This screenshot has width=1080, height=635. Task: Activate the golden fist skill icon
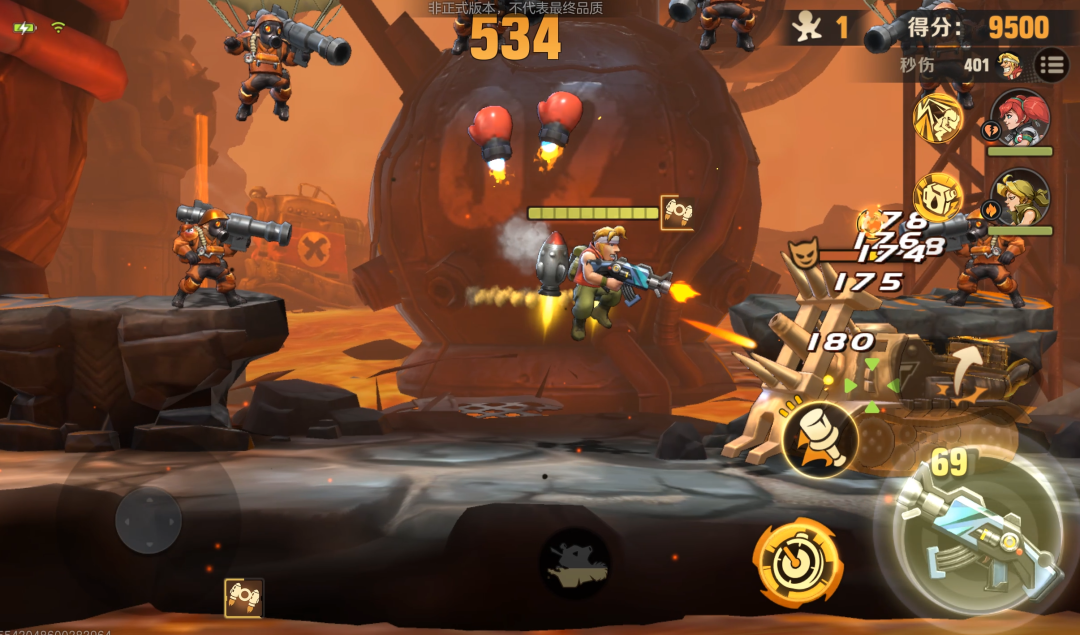937,196
